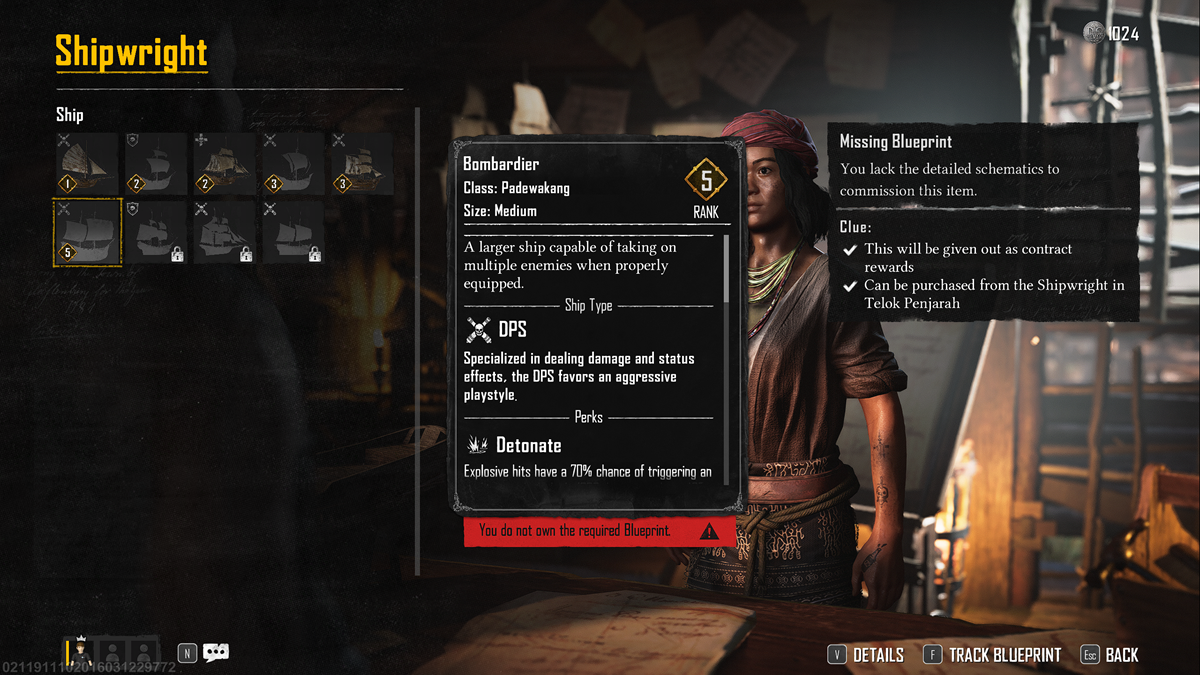Select the locked ship tile with shield icon
Image resolution: width=1200 pixels, height=675 pixels.
156,232
